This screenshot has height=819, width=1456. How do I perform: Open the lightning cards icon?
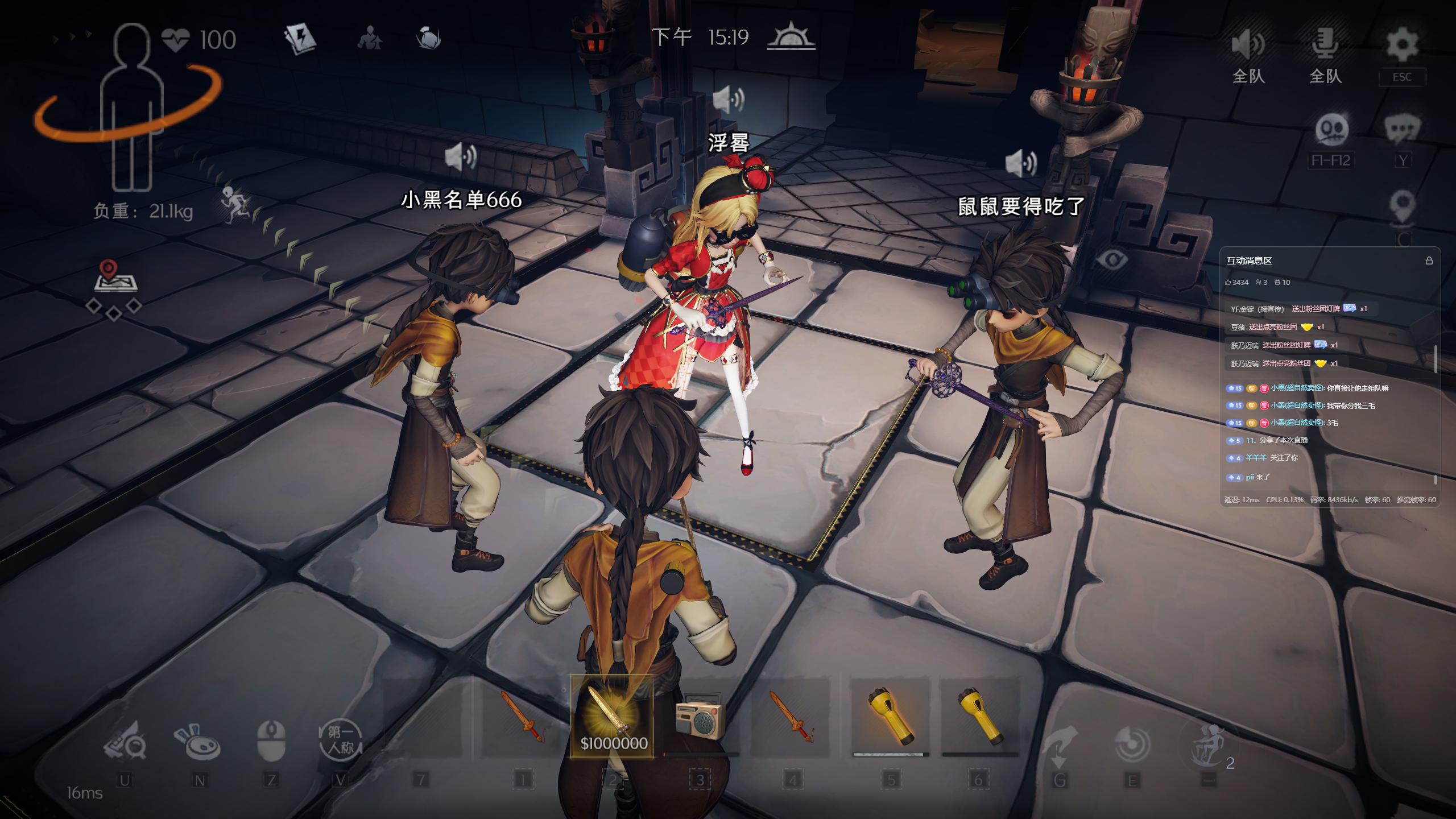300,39
